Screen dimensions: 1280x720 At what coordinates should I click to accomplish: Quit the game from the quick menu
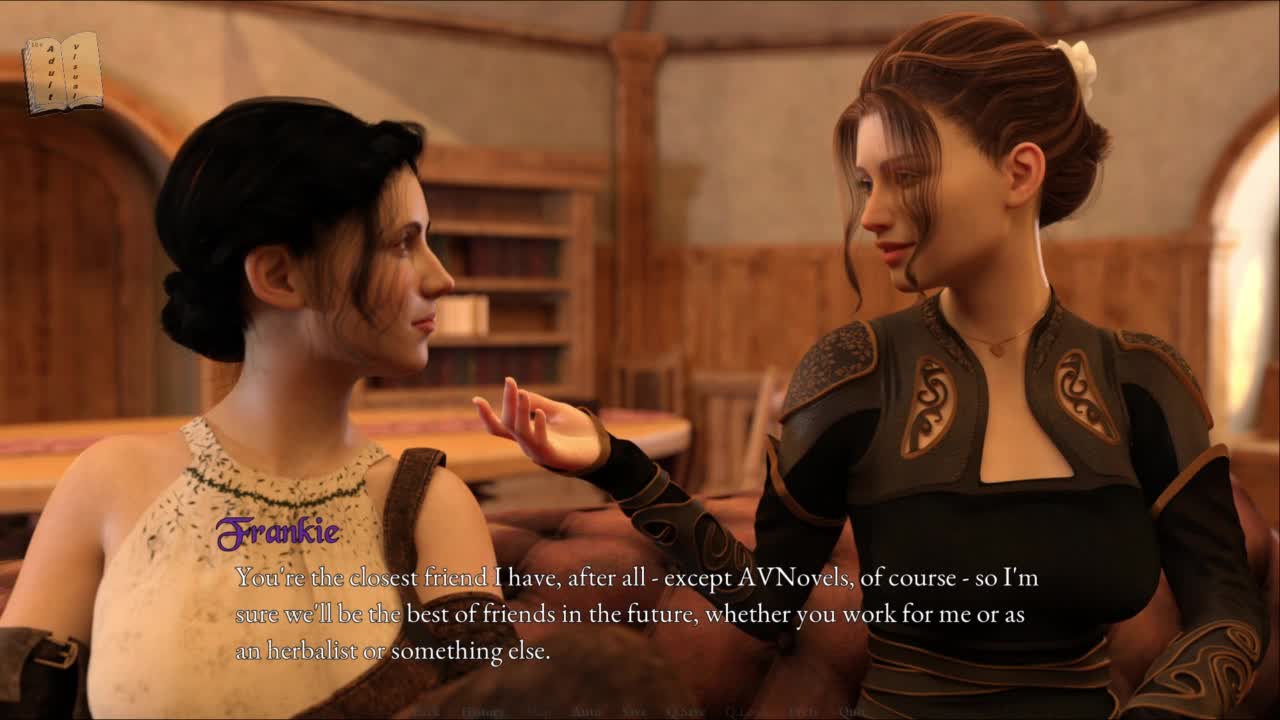pos(852,712)
